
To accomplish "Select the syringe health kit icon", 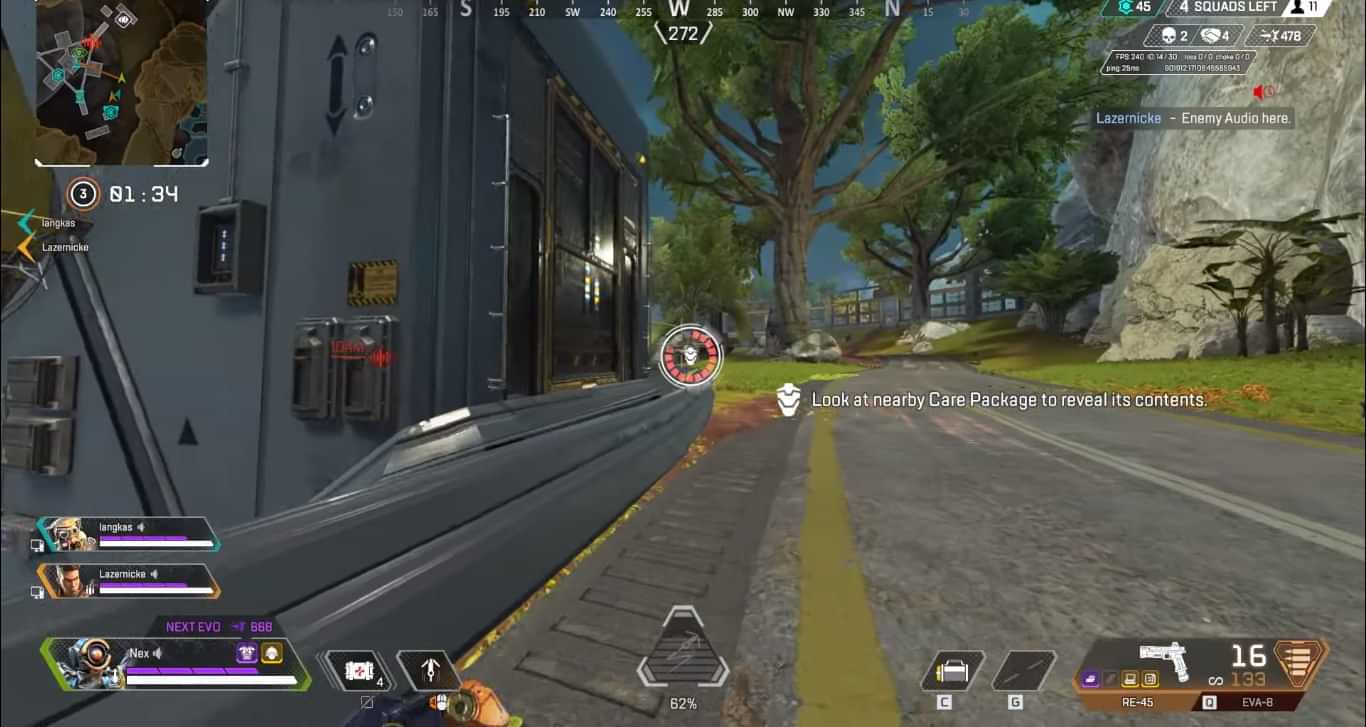I will tap(361, 671).
